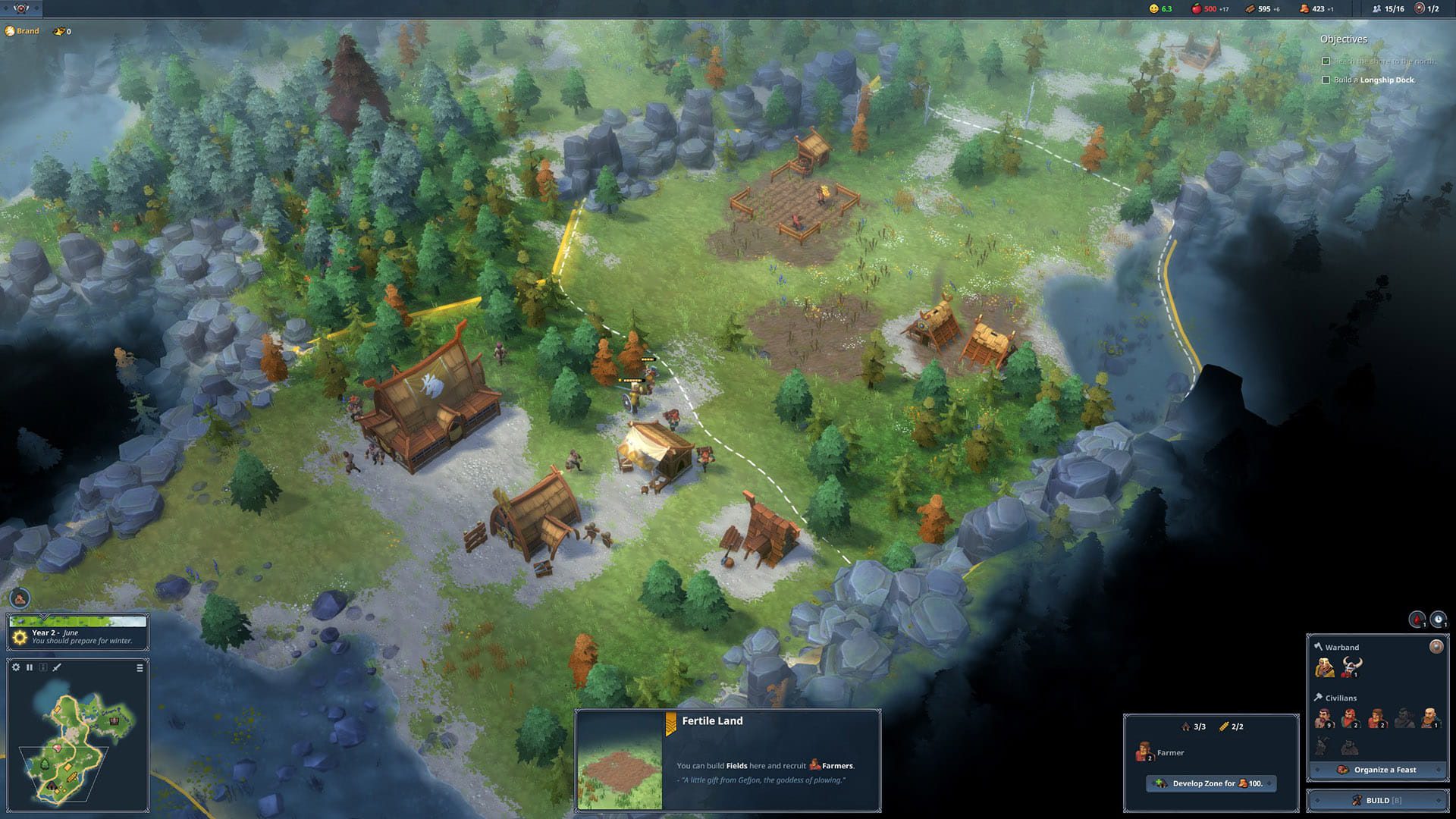Viewport: 1456px width, 819px height.
Task: Select the blonde warchief portrait in Warband
Action: click(x=1325, y=668)
